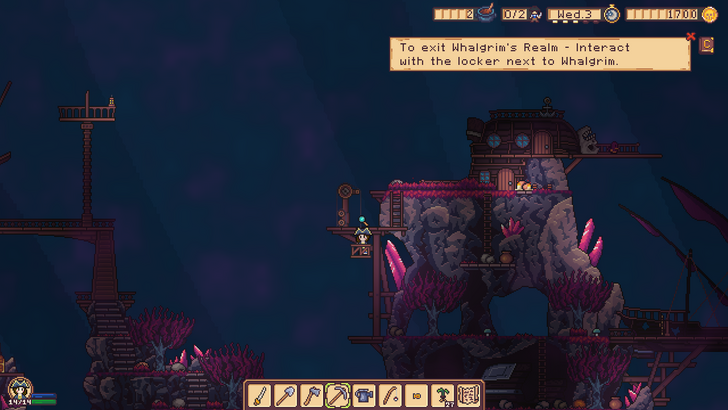
Task: Select the highlighted pickaxe slot
Action: point(338,395)
